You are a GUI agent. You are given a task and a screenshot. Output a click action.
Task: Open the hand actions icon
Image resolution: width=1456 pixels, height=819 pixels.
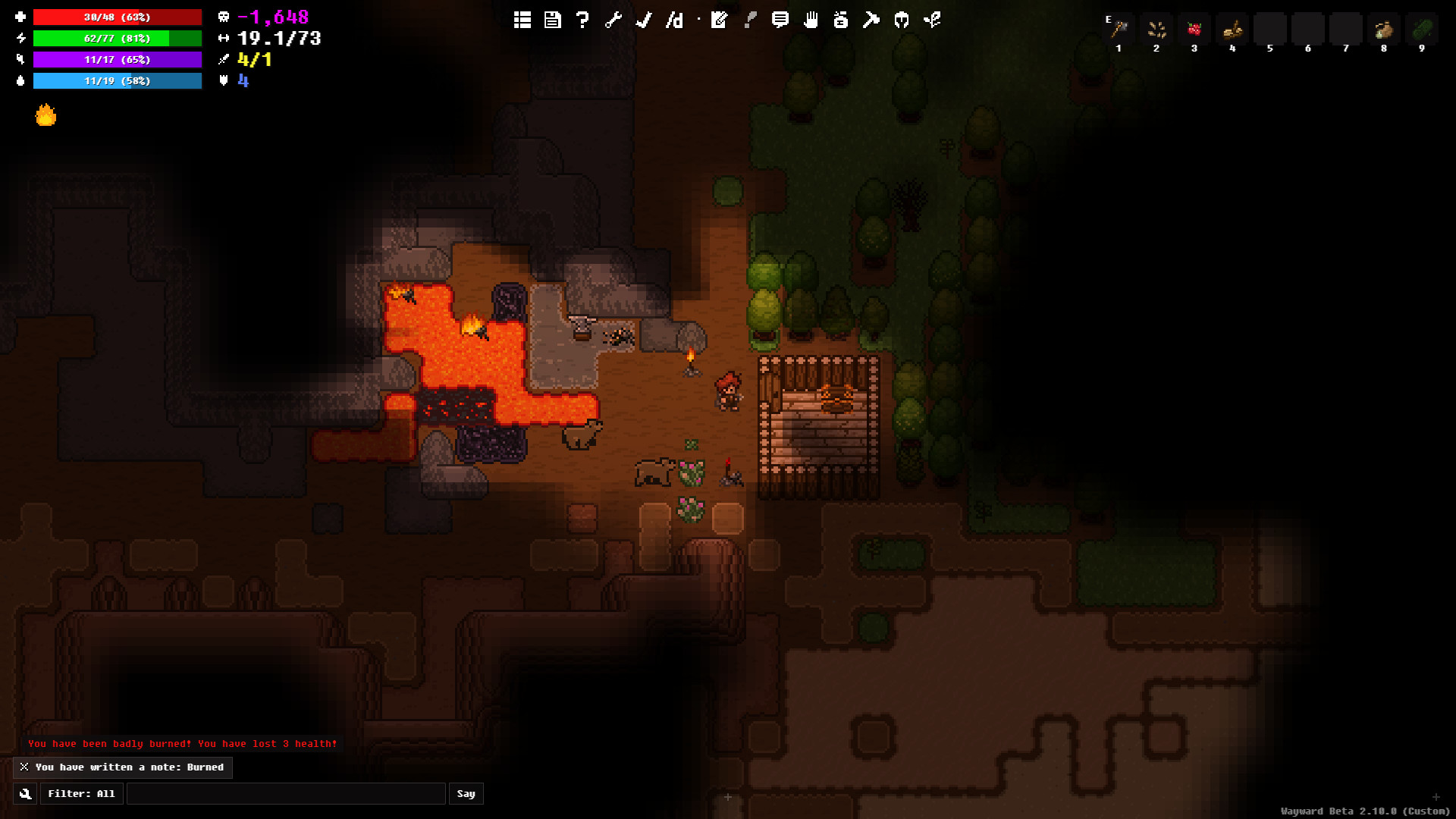811,20
